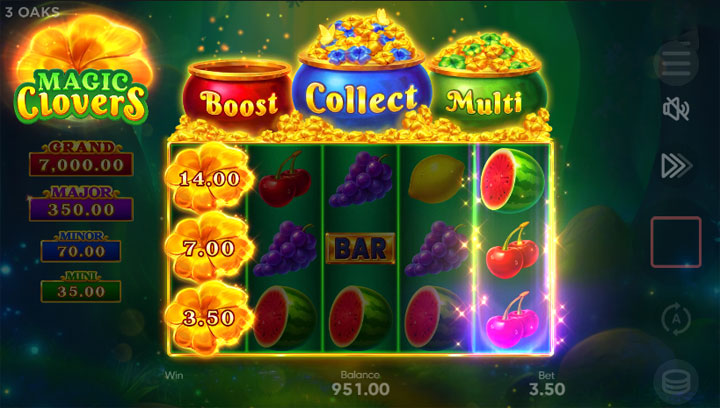Open the hamburger menu
720x408 pixels.
pyautogui.click(x=676, y=62)
